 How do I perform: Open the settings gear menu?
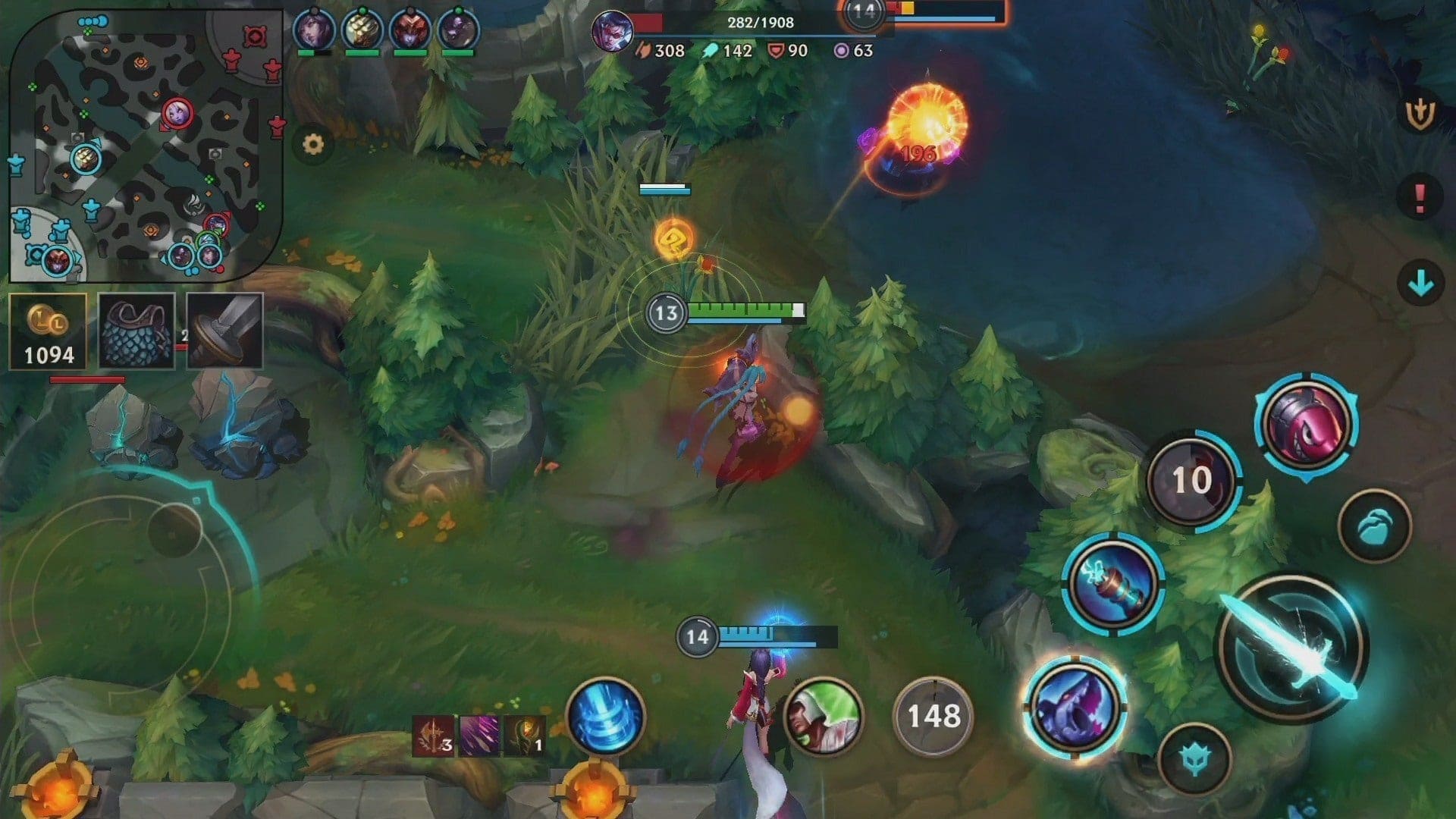pos(312,144)
